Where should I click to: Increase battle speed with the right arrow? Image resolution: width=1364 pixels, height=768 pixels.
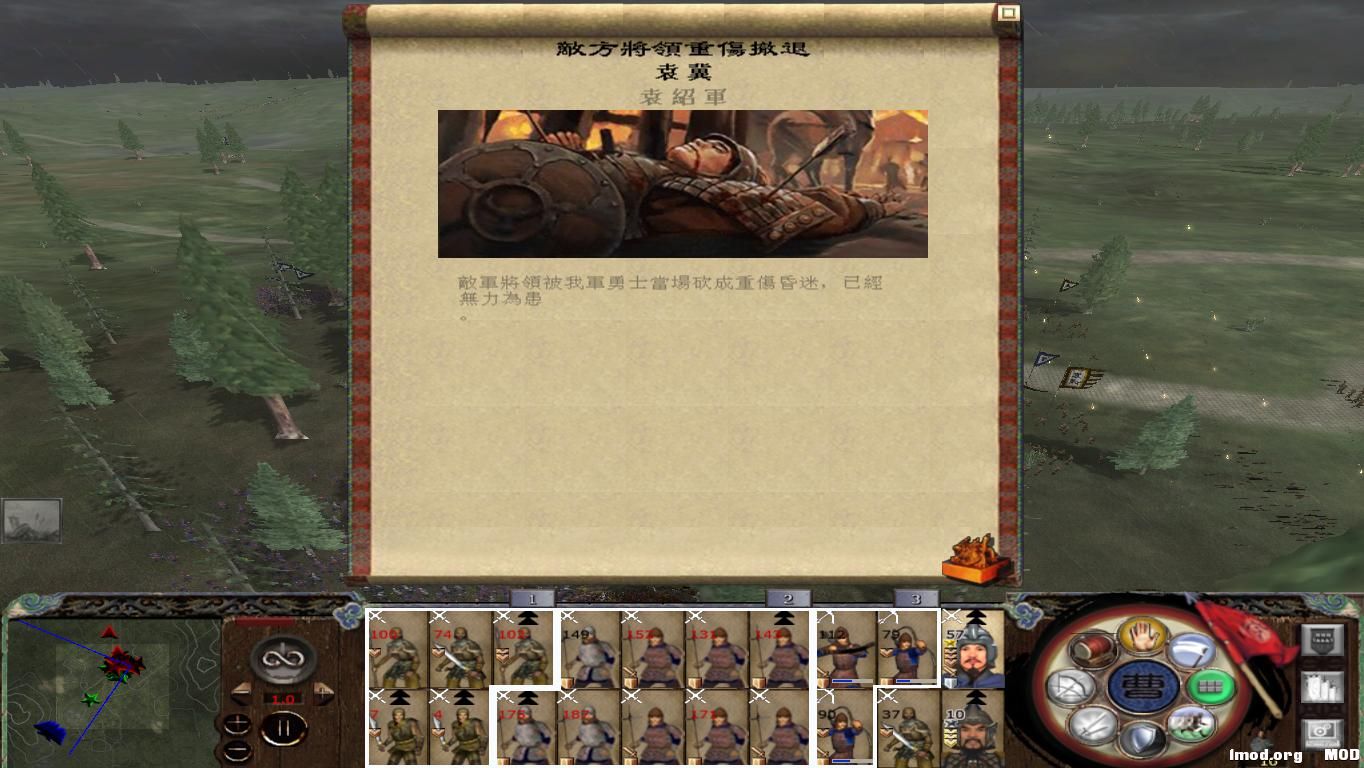(x=323, y=693)
